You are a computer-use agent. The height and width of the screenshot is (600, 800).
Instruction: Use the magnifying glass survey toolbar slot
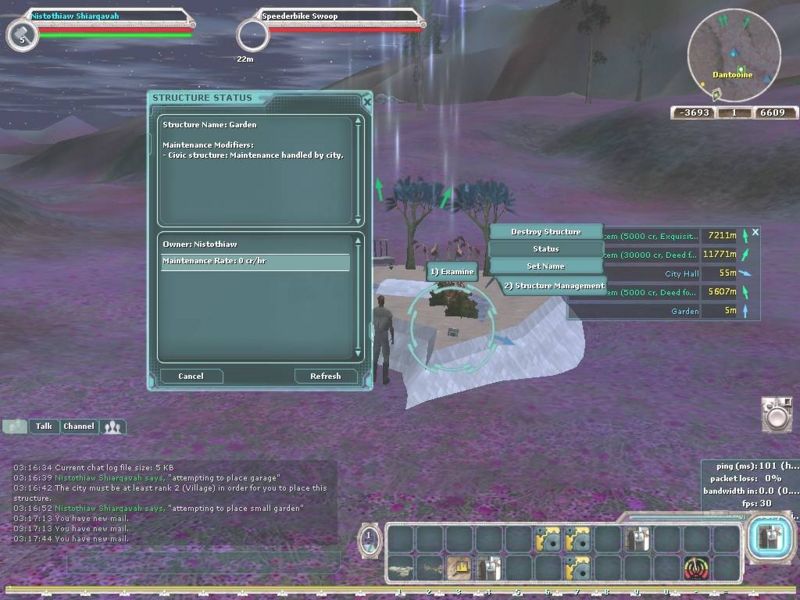458,567
